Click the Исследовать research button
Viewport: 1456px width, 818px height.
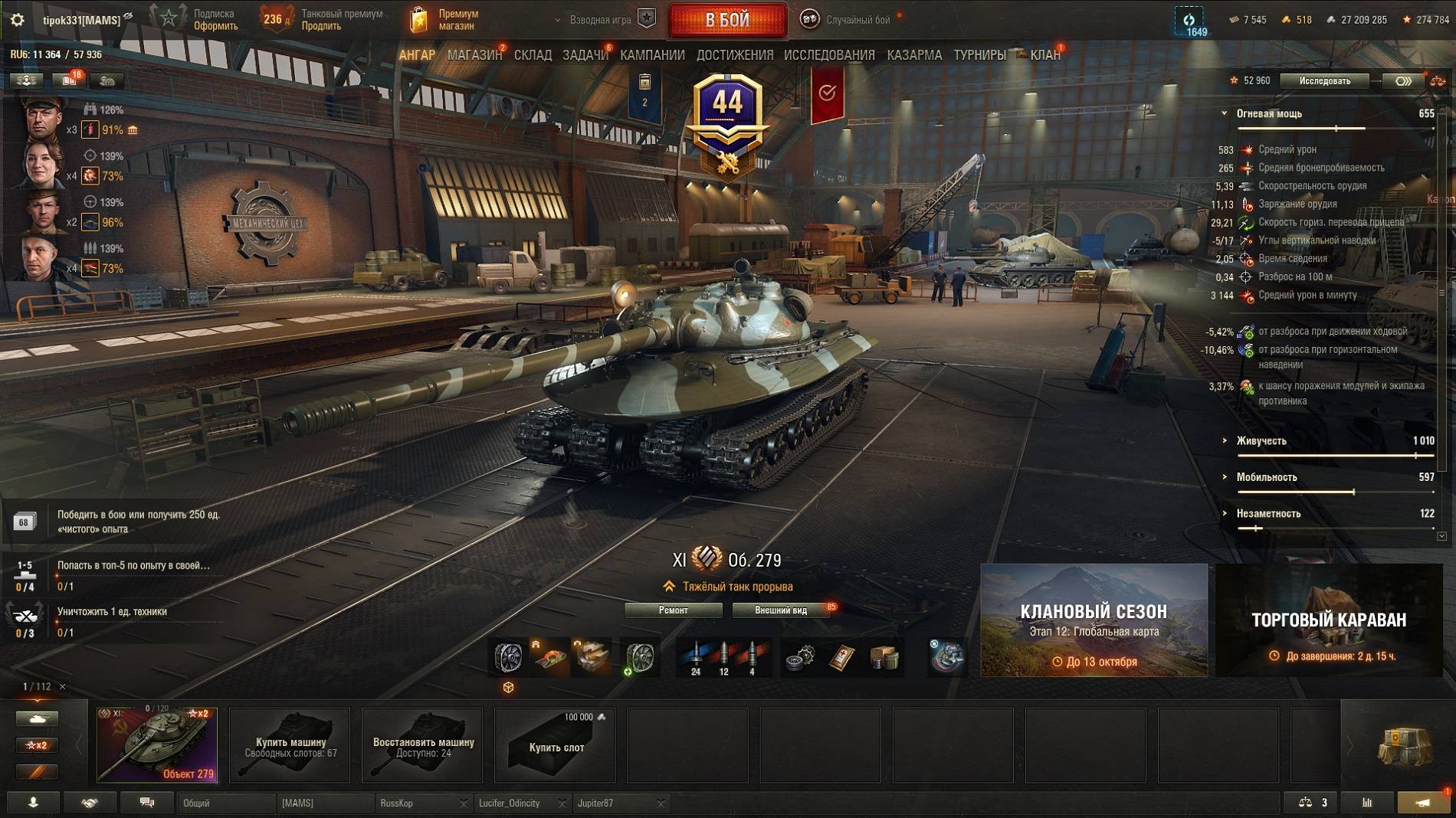(x=1324, y=81)
